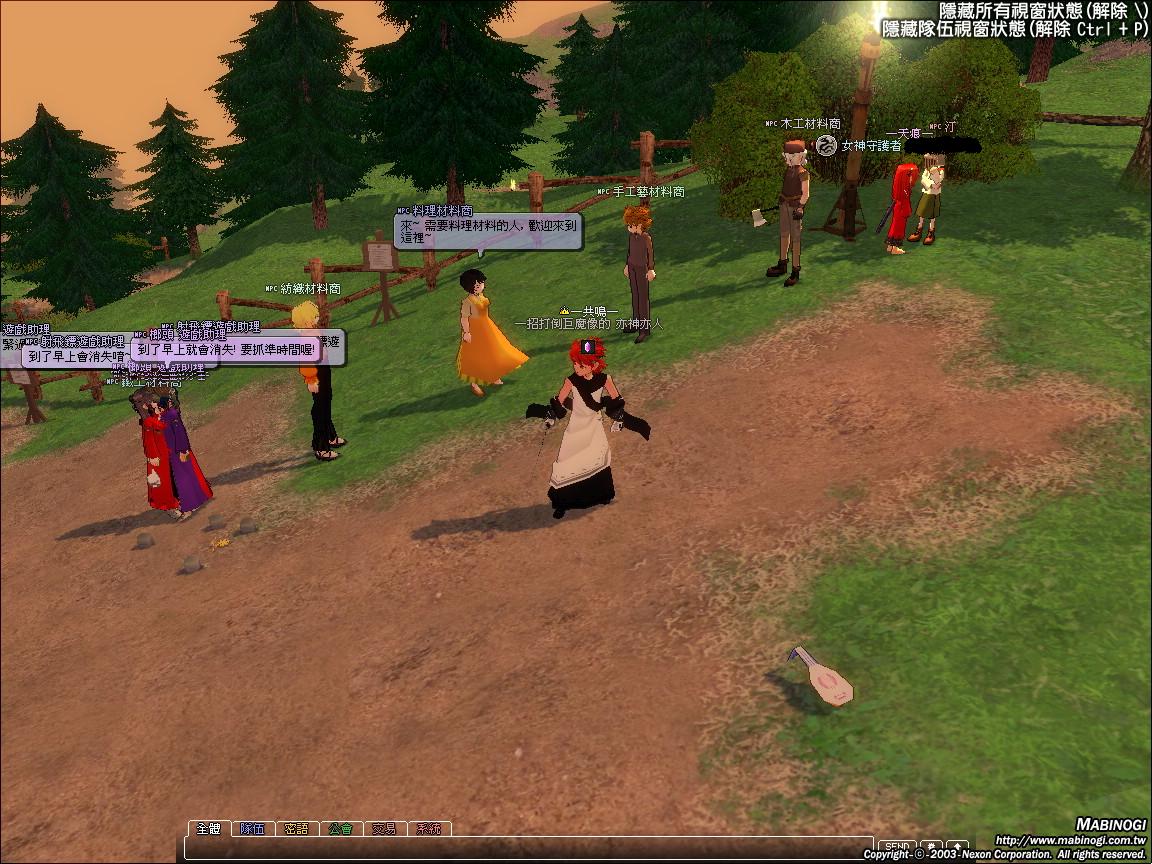The height and width of the screenshot is (864, 1152).
Task: Click the SEND chat button
Action: click(x=897, y=847)
